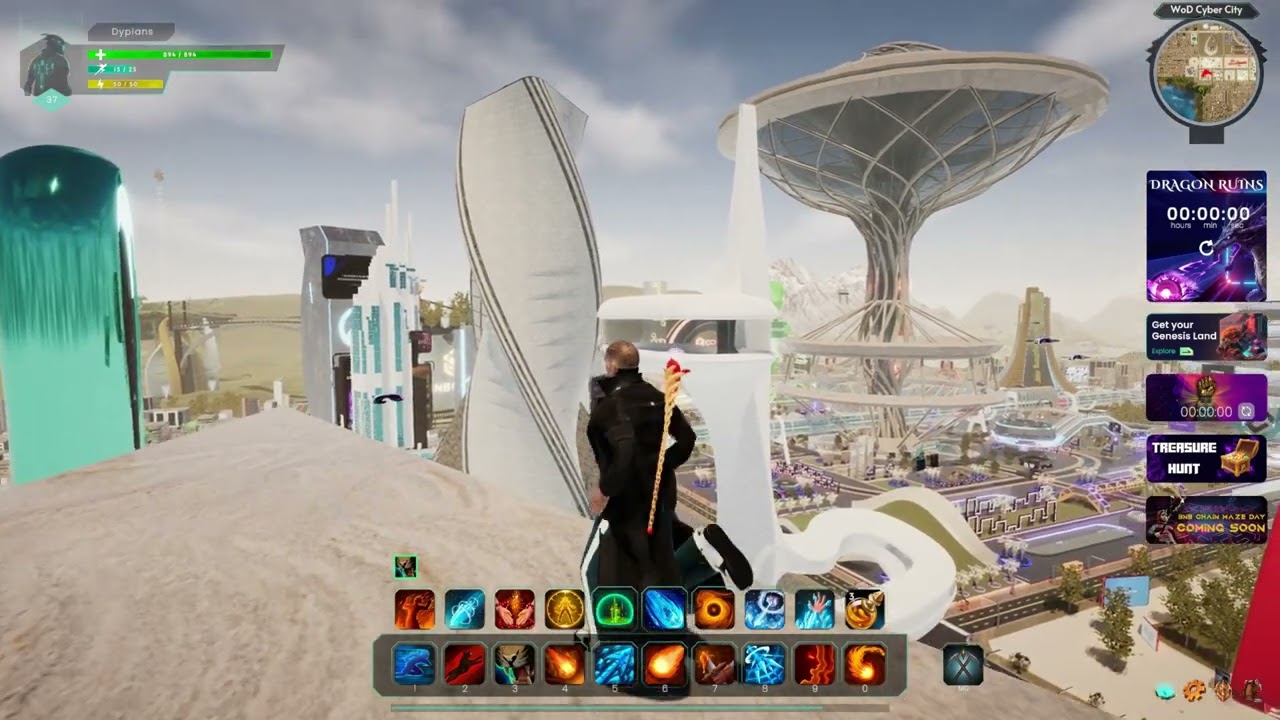This screenshot has height=720, width=1280.
Task: Activate the golden glowing figure ability
Action: tap(564, 610)
